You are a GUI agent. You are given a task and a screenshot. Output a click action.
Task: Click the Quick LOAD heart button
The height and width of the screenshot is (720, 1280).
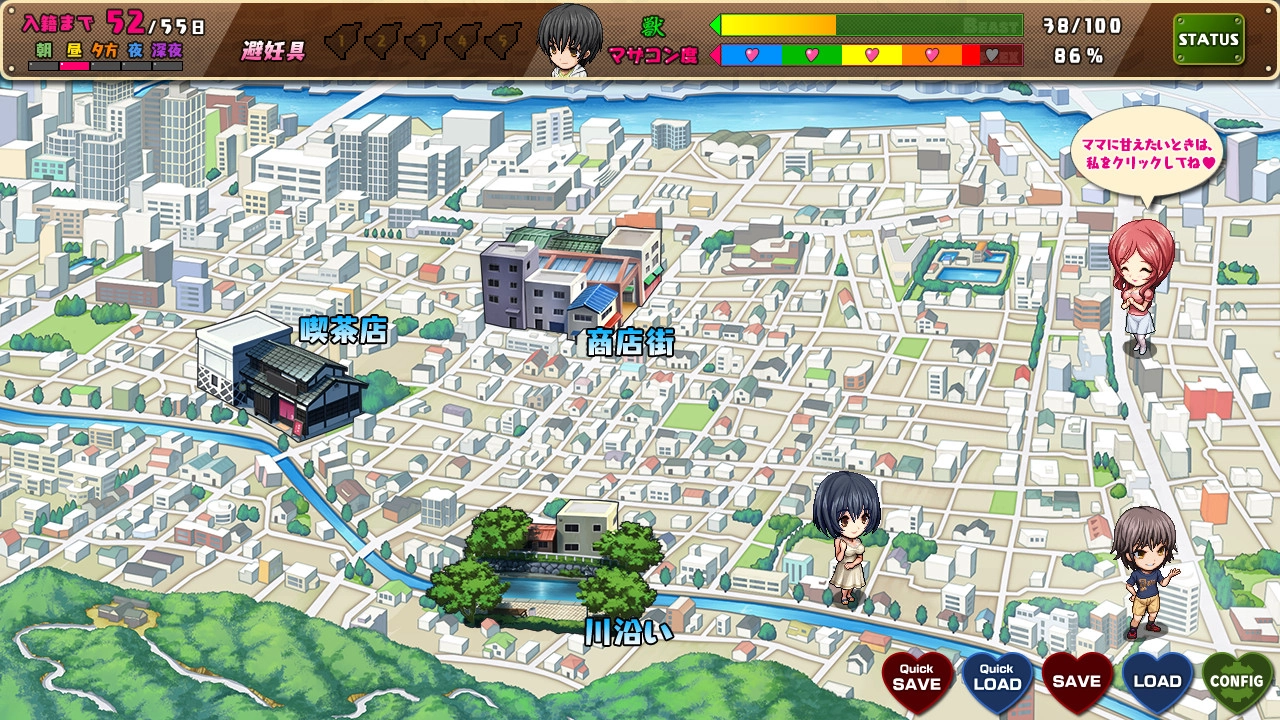pos(997,682)
